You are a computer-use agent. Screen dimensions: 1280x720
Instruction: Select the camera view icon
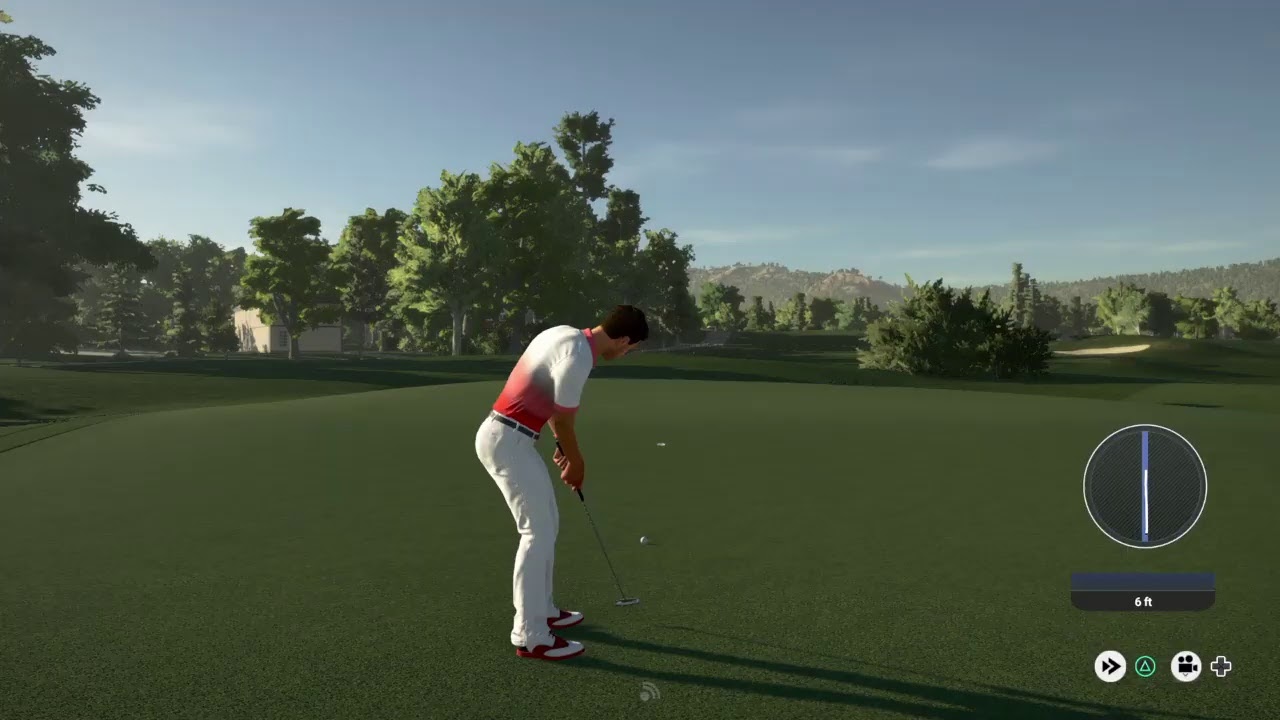point(1186,666)
